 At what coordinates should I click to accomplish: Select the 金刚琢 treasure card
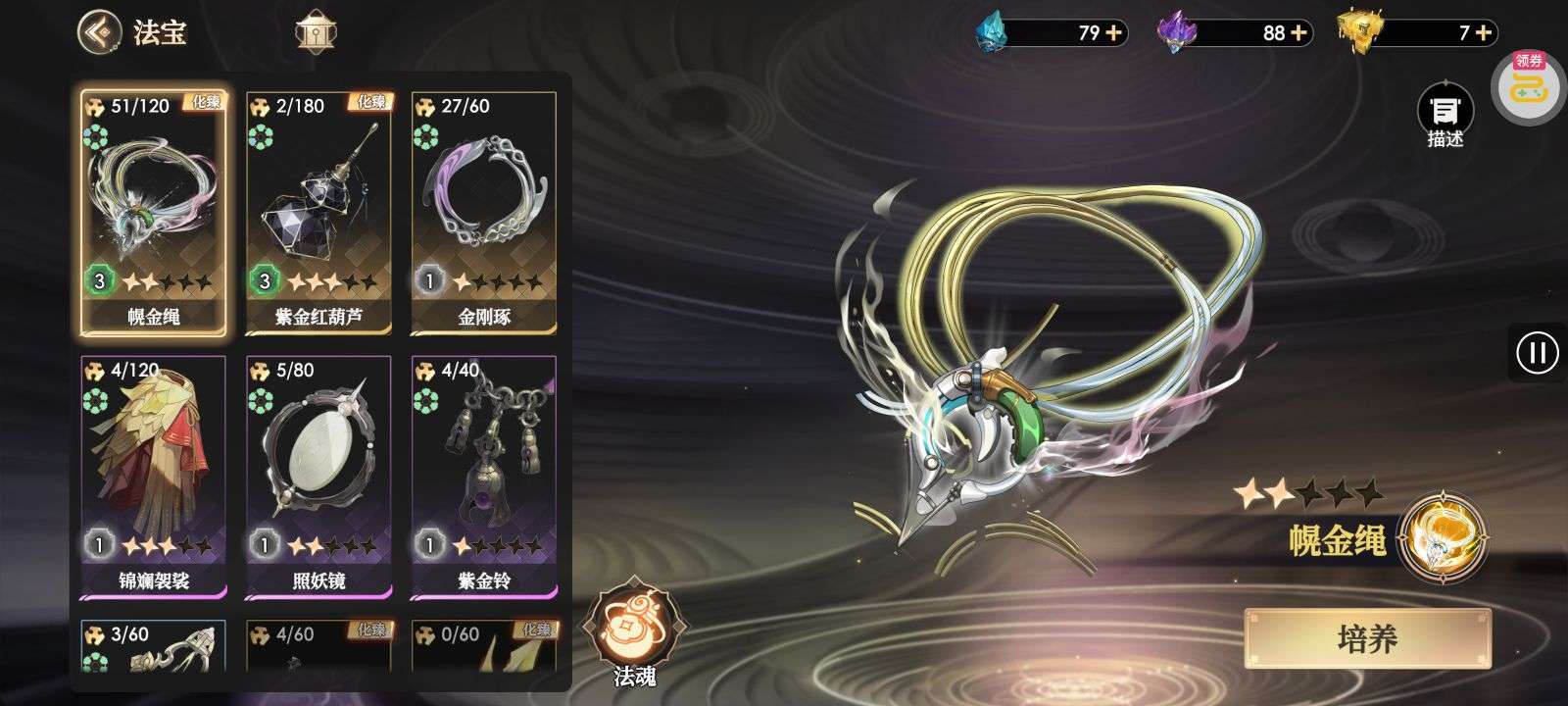click(483, 211)
